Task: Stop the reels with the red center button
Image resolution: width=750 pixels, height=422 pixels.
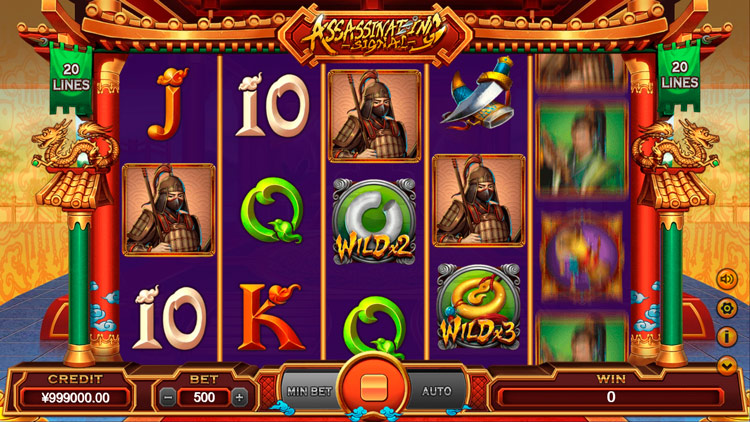Action: (374, 385)
